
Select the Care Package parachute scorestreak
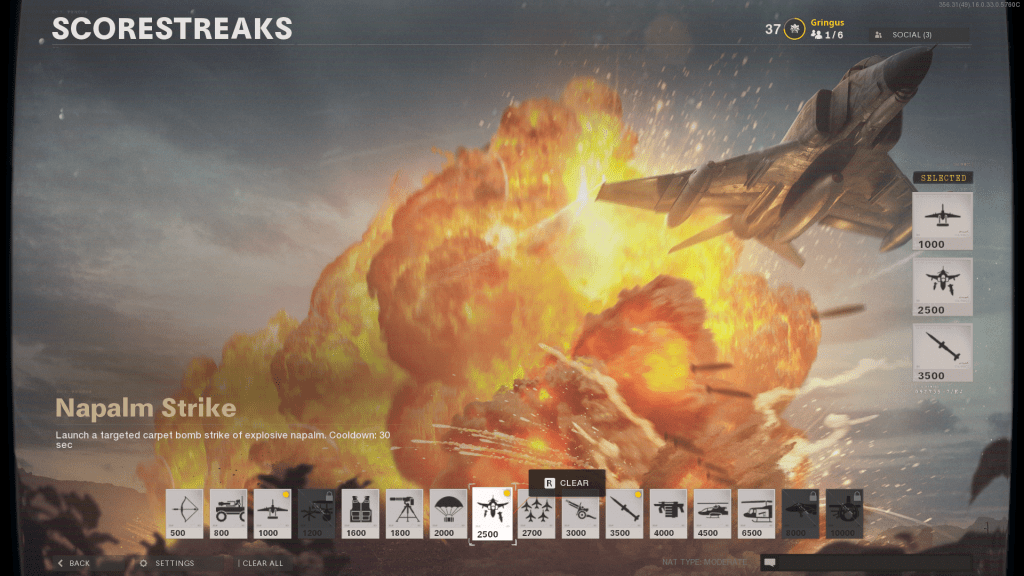click(x=448, y=513)
